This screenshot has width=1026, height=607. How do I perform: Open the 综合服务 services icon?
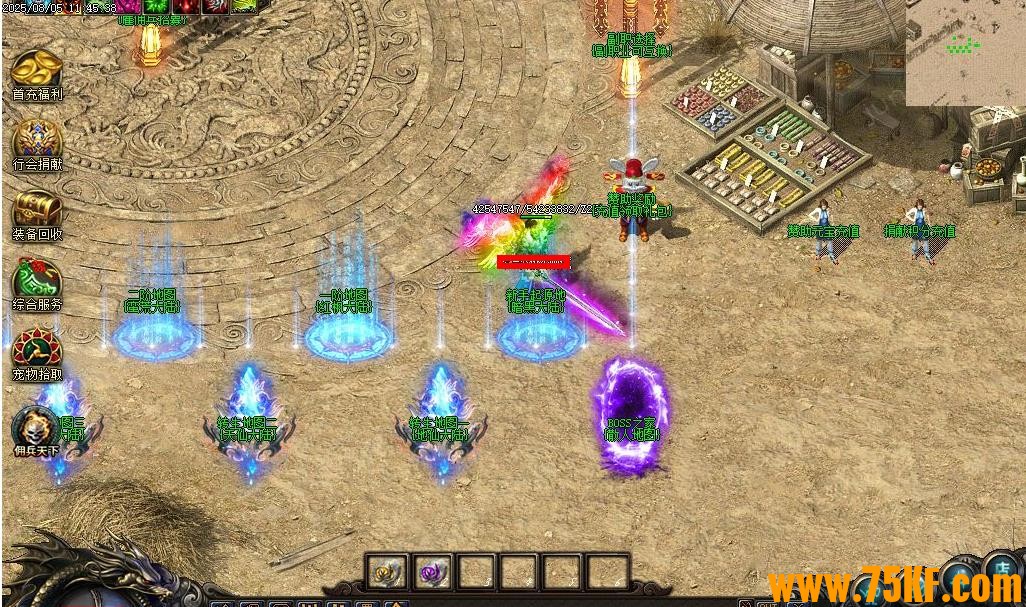click(x=37, y=280)
